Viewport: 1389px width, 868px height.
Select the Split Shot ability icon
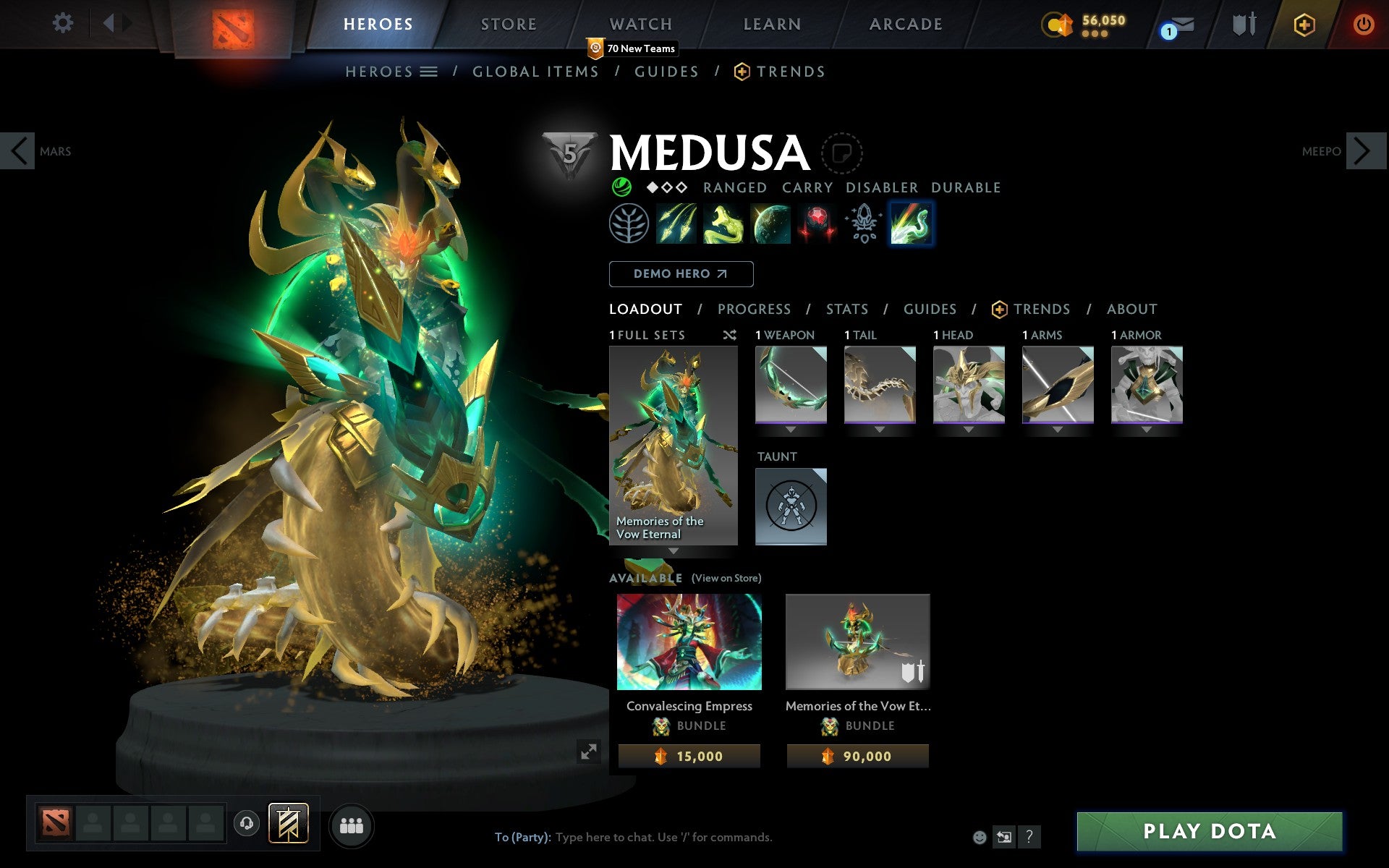676,224
